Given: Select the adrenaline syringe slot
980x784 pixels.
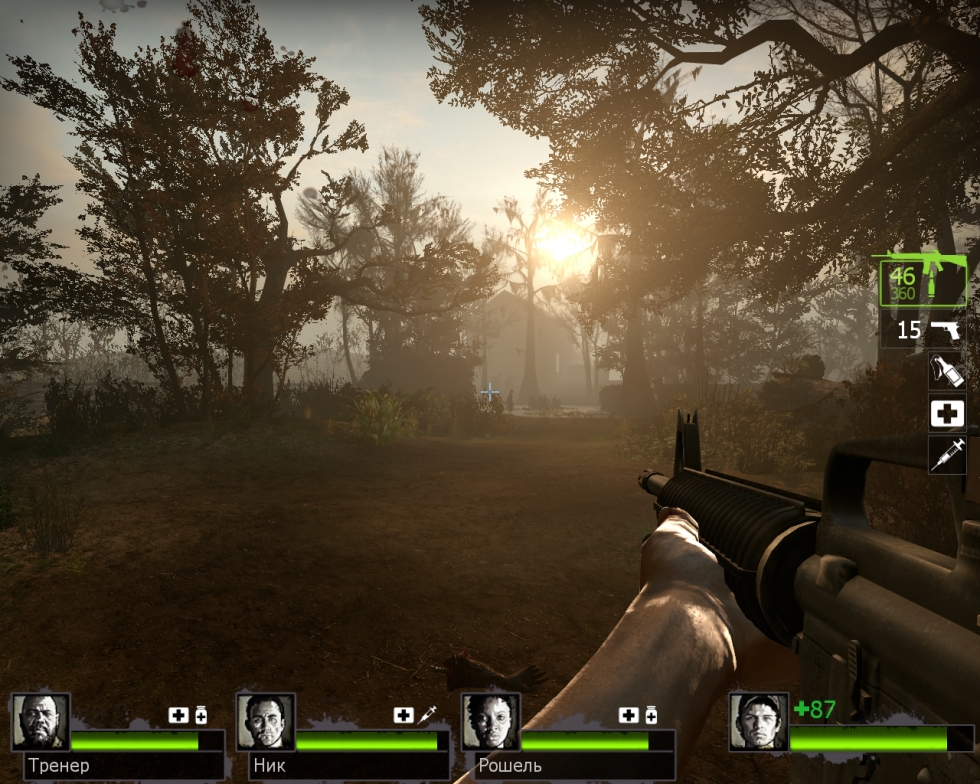Looking at the screenshot, I should [x=946, y=454].
